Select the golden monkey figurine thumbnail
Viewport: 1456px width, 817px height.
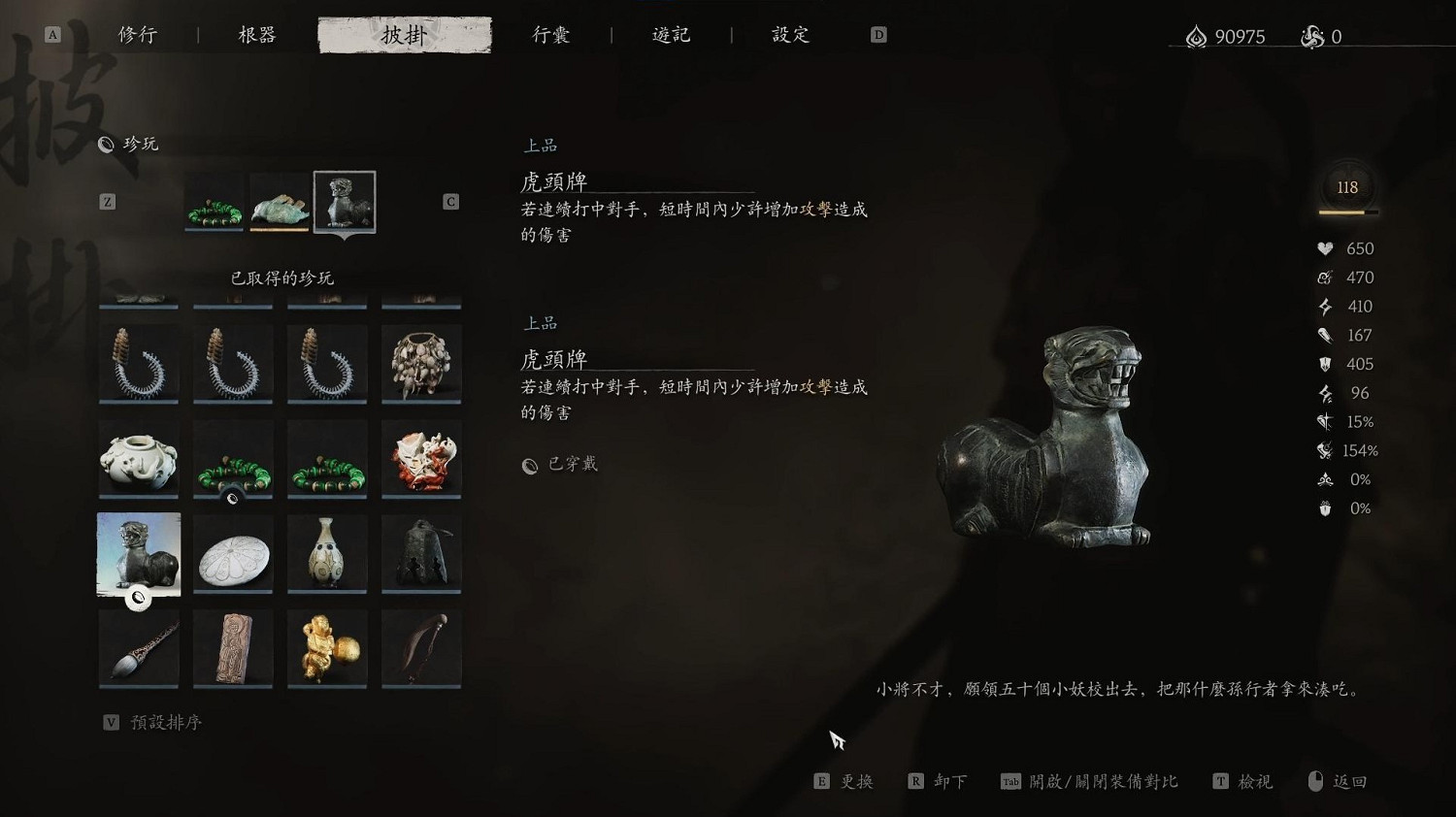coord(327,648)
